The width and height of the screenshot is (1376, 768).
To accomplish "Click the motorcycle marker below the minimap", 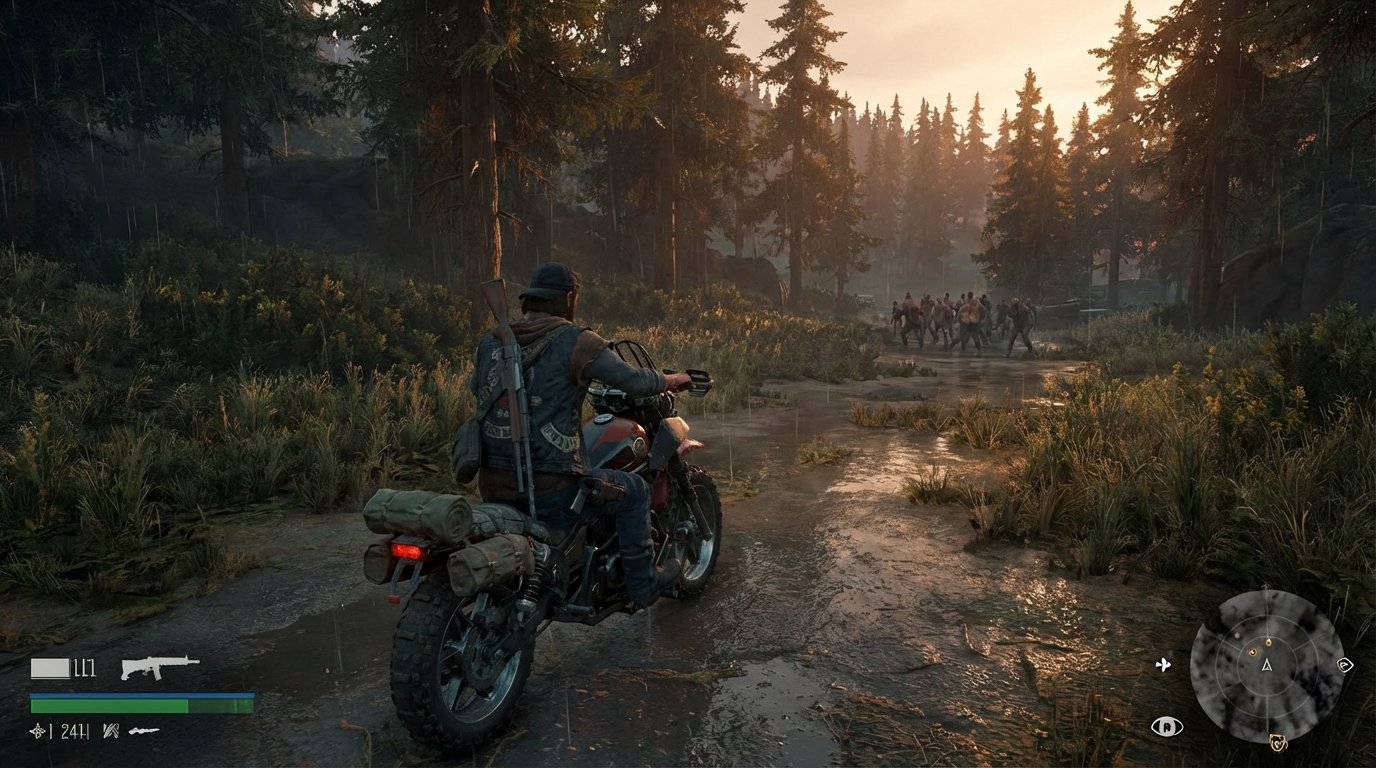I will pos(1278,742).
